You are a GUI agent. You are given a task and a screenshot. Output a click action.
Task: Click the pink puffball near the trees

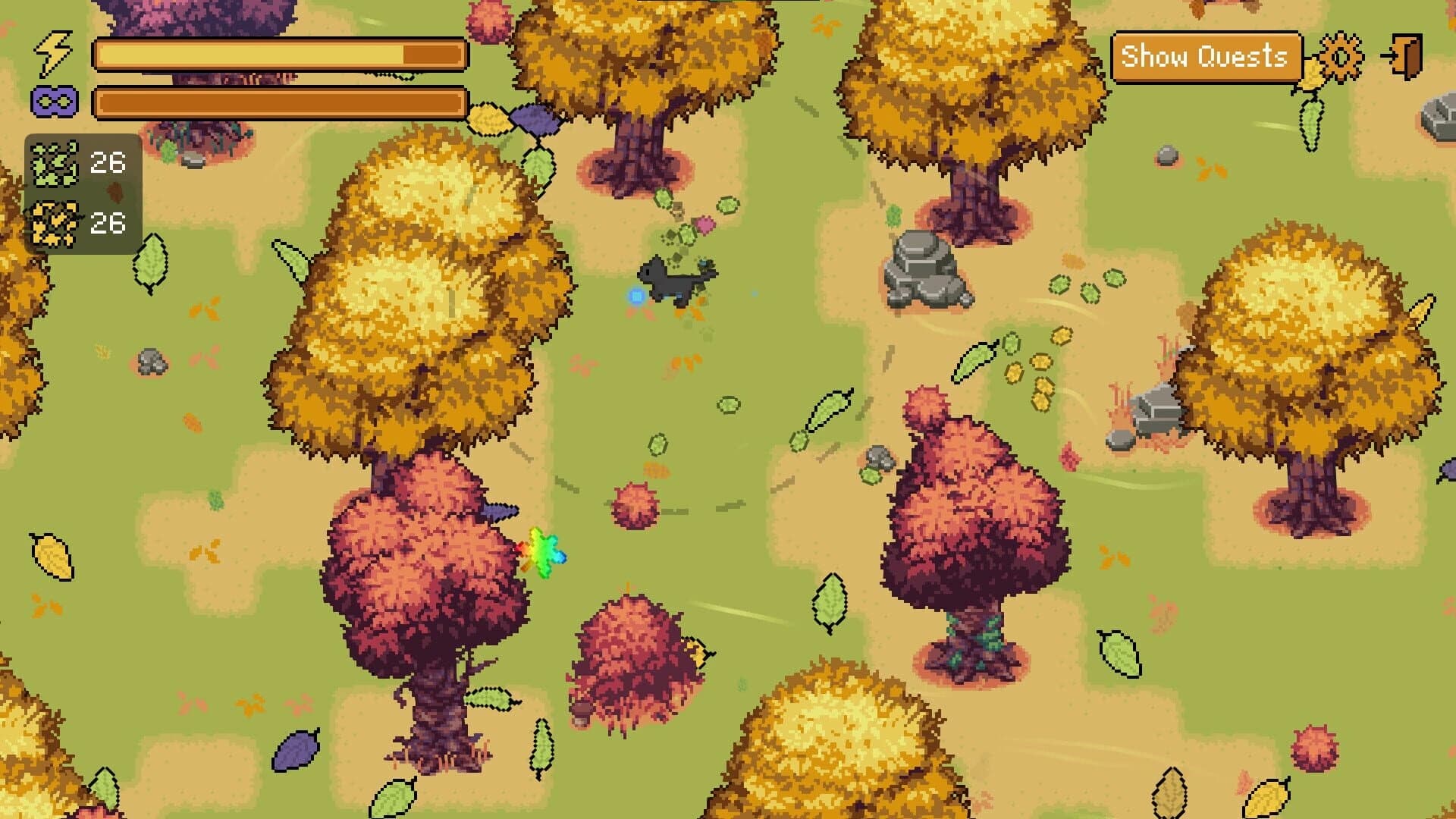coord(635,507)
